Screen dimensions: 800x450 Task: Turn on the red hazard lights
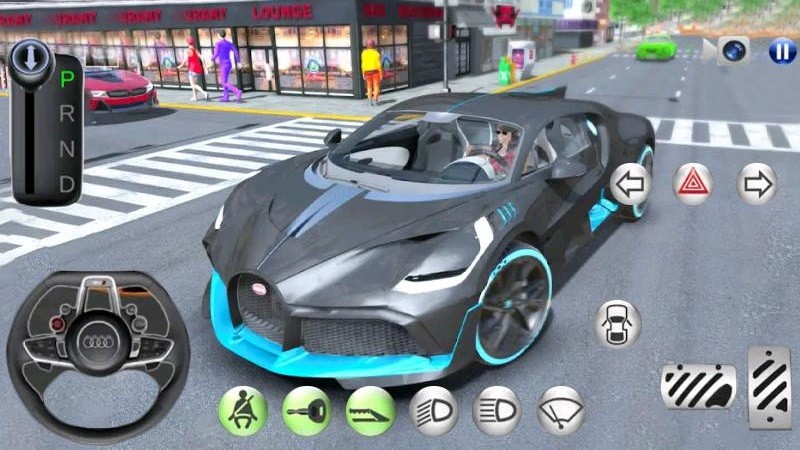tap(692, 184)
